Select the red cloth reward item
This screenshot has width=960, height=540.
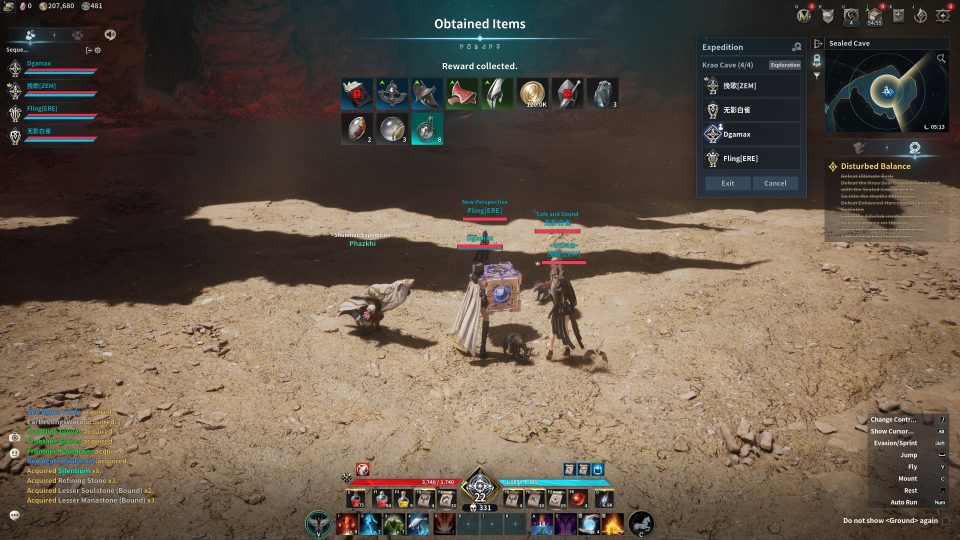(x=462, y=93)
